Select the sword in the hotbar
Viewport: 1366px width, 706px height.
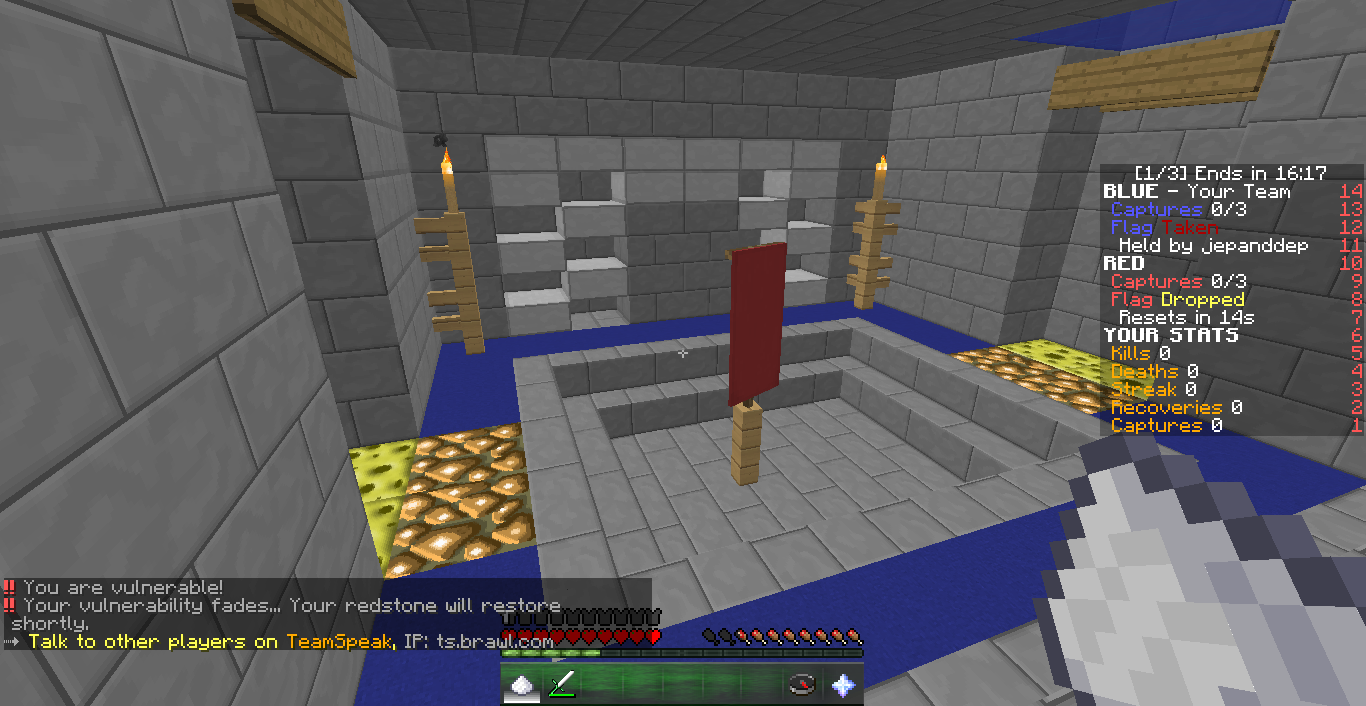pos(562,686)
